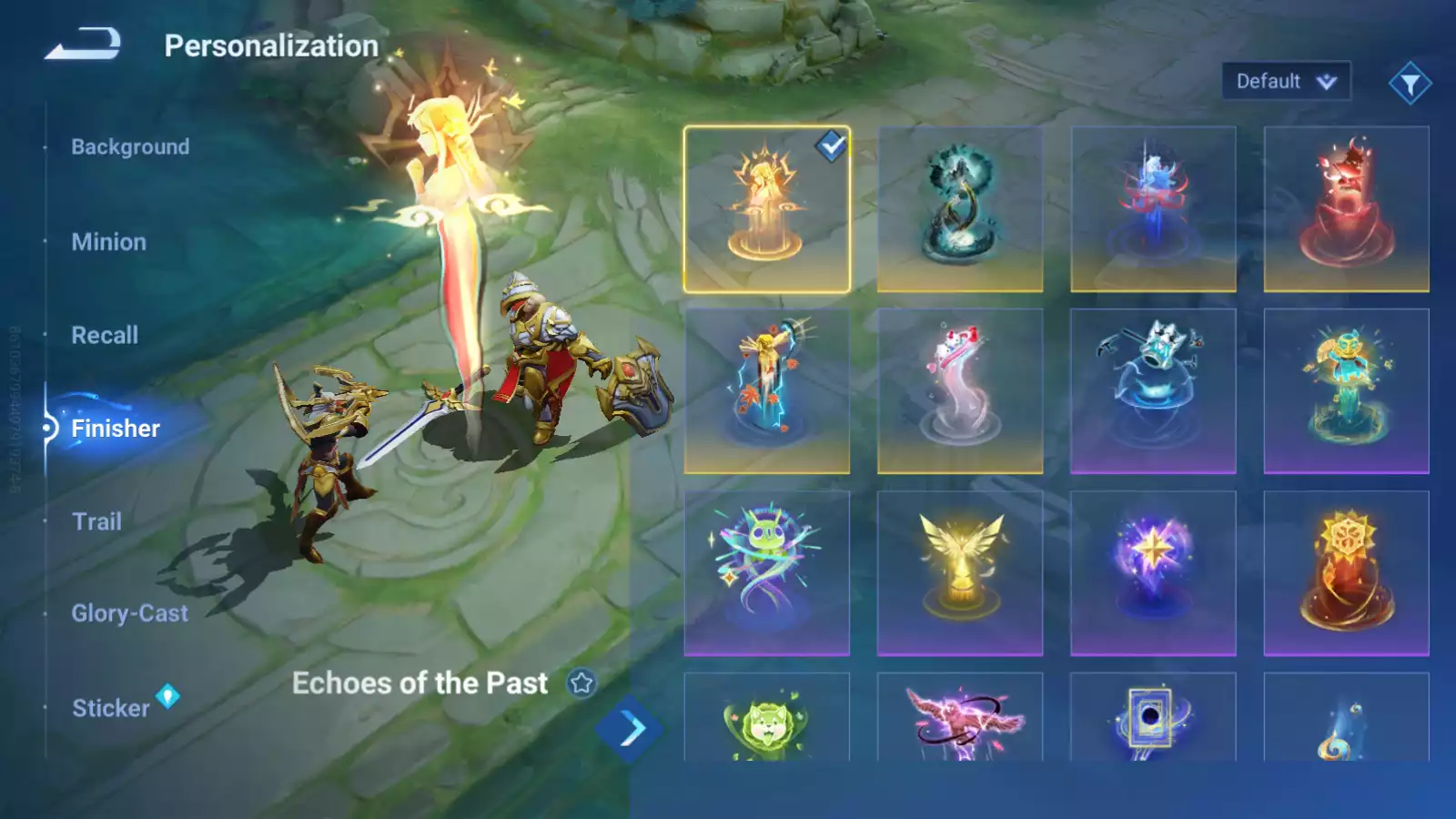
Task: Open the Default sort dropdown
Action: [1285, 82]
